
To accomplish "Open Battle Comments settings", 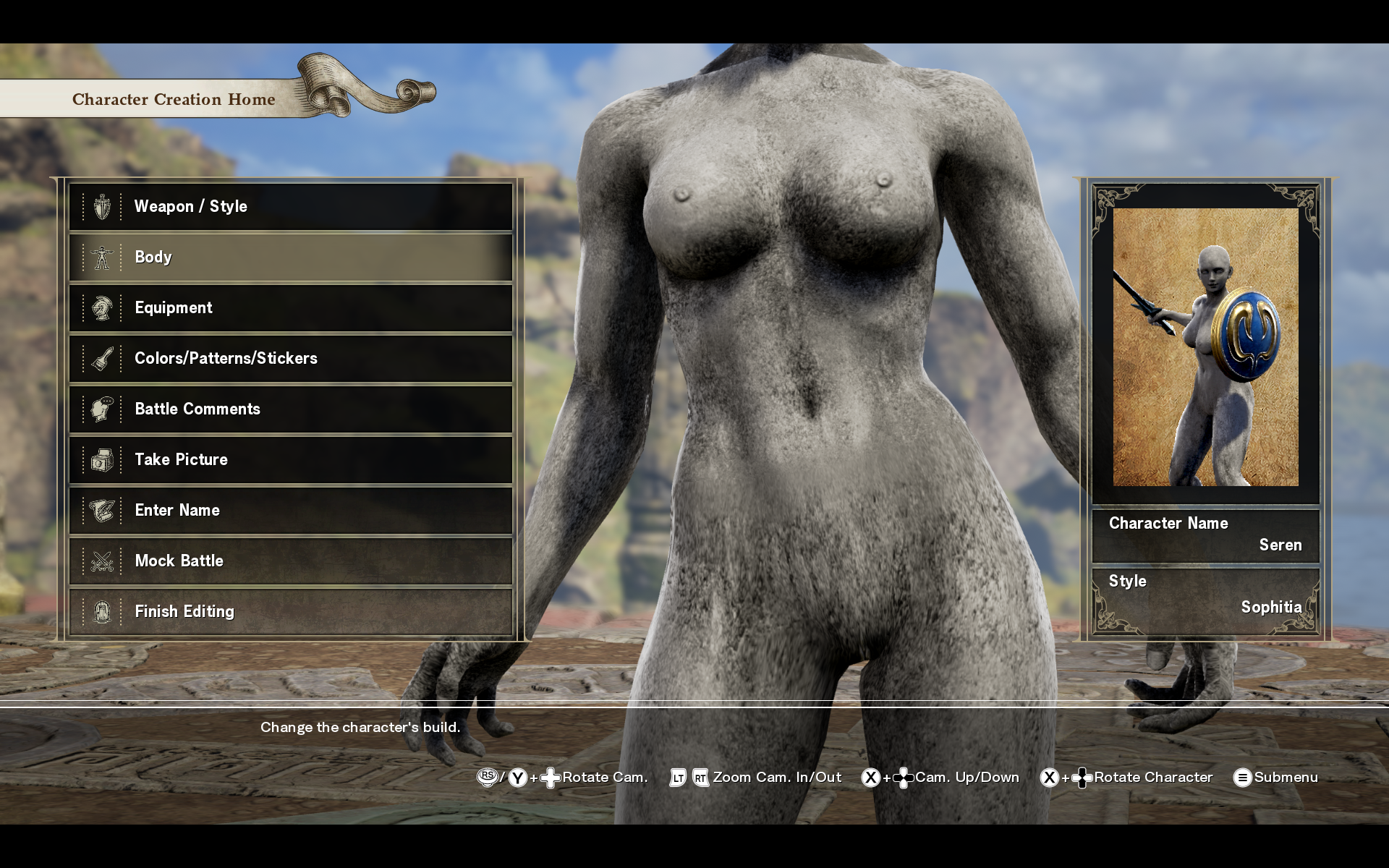I will pyautogui.click(x=290, y=409).
